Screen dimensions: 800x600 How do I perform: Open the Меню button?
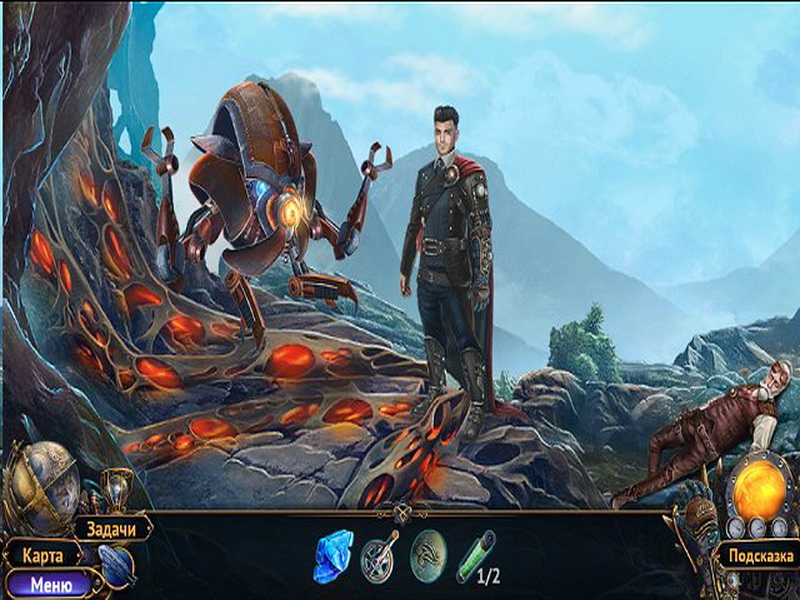(x=51, y=584)
